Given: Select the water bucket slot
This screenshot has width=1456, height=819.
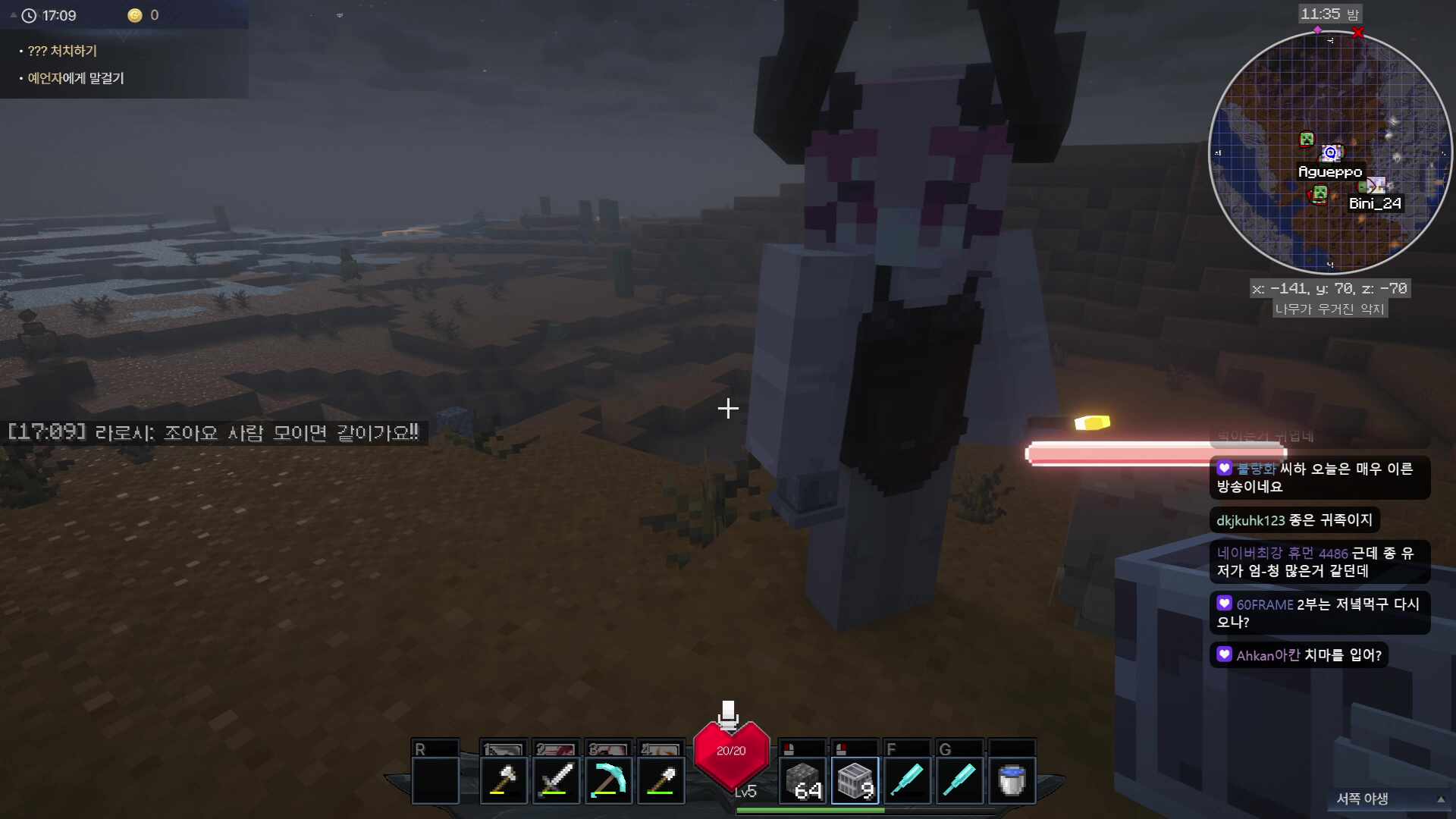Looking at the screenshot, I should tap(1012, 780).
